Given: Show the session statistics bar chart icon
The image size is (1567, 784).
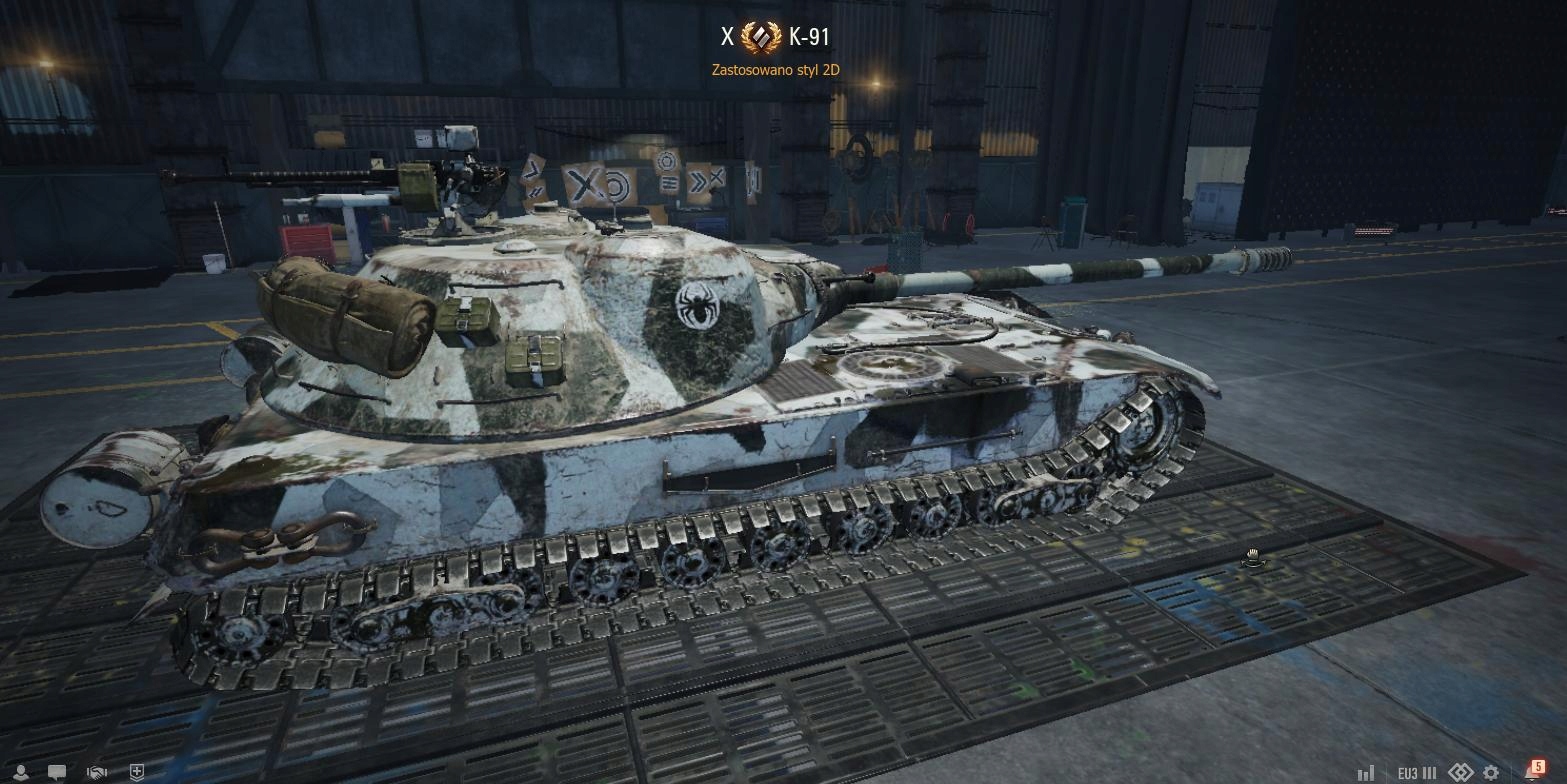Looking at the screenshot, I should click(1365, 773).
